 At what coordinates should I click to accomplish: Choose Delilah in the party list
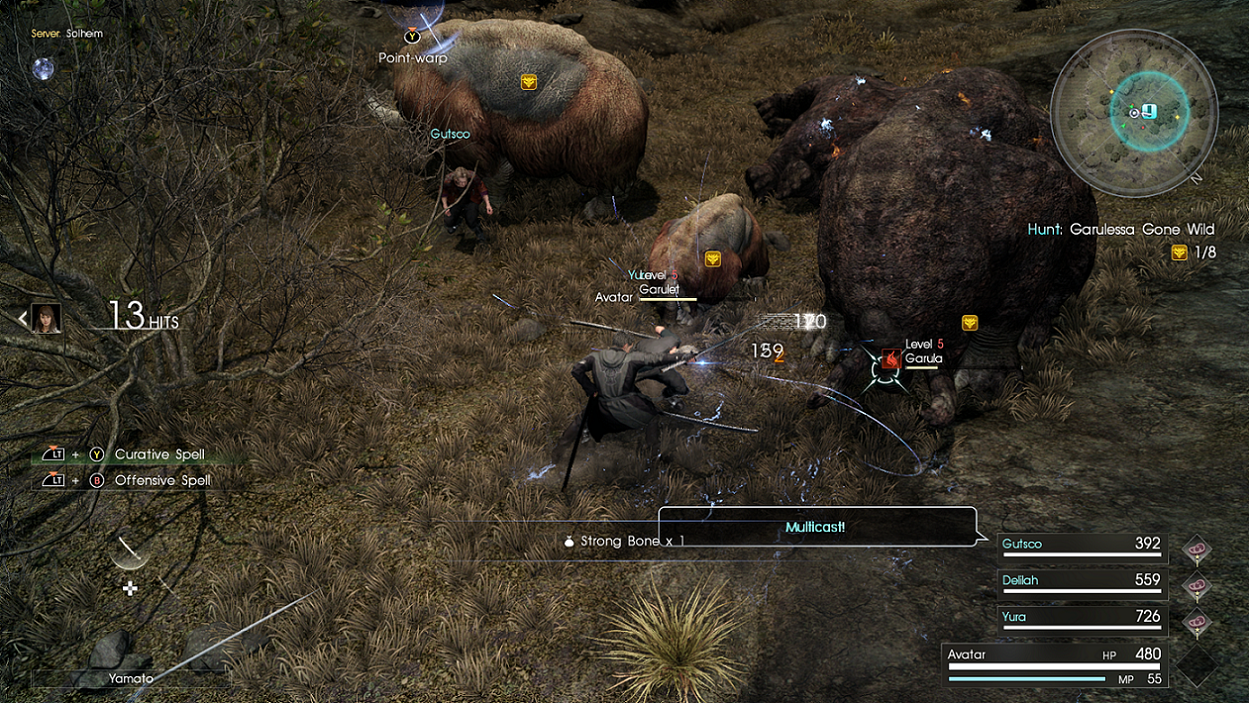tap(1081, 581)
